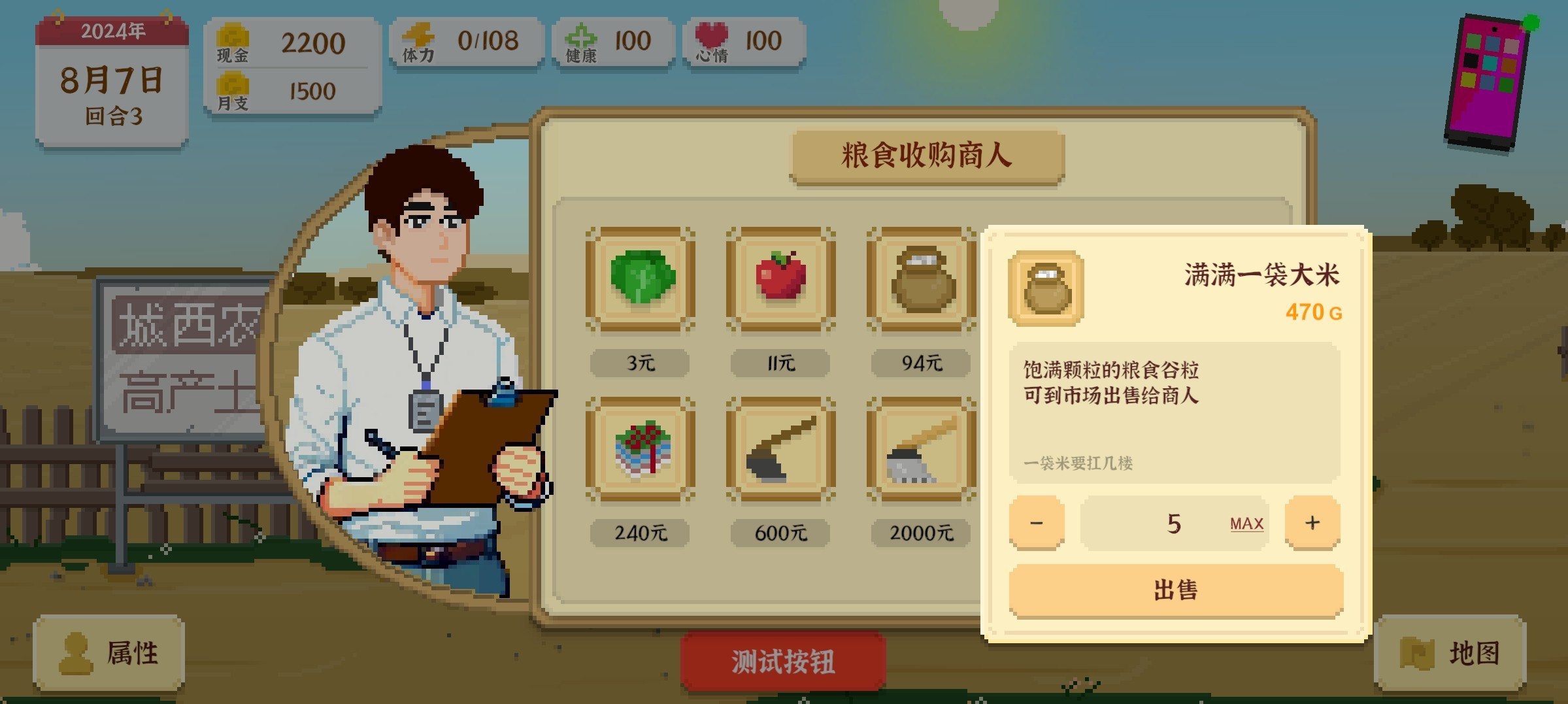Open the 属性 attributes panel
Image resolution: width=1568 pixels, height=704 pixels.
(108, 654)
